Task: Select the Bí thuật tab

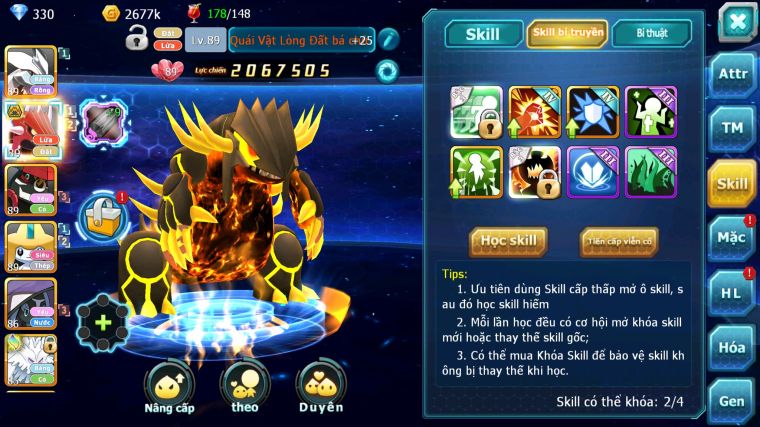Action: [x=651, y=33]
